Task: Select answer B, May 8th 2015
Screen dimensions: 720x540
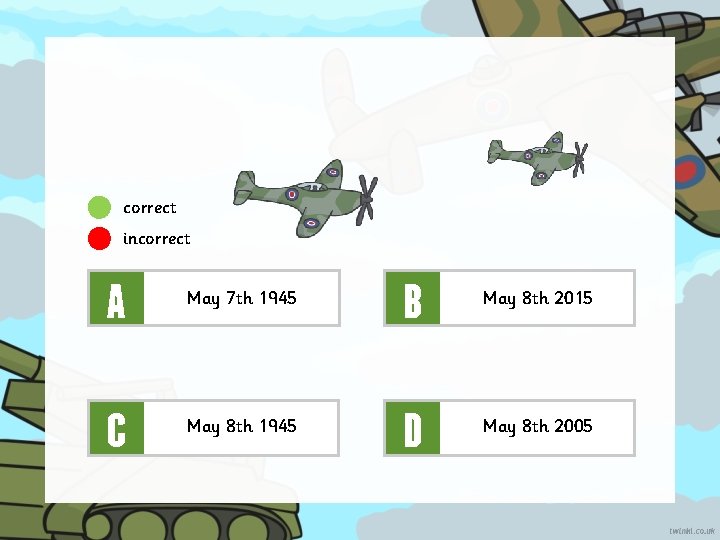Action: point(510,298)
